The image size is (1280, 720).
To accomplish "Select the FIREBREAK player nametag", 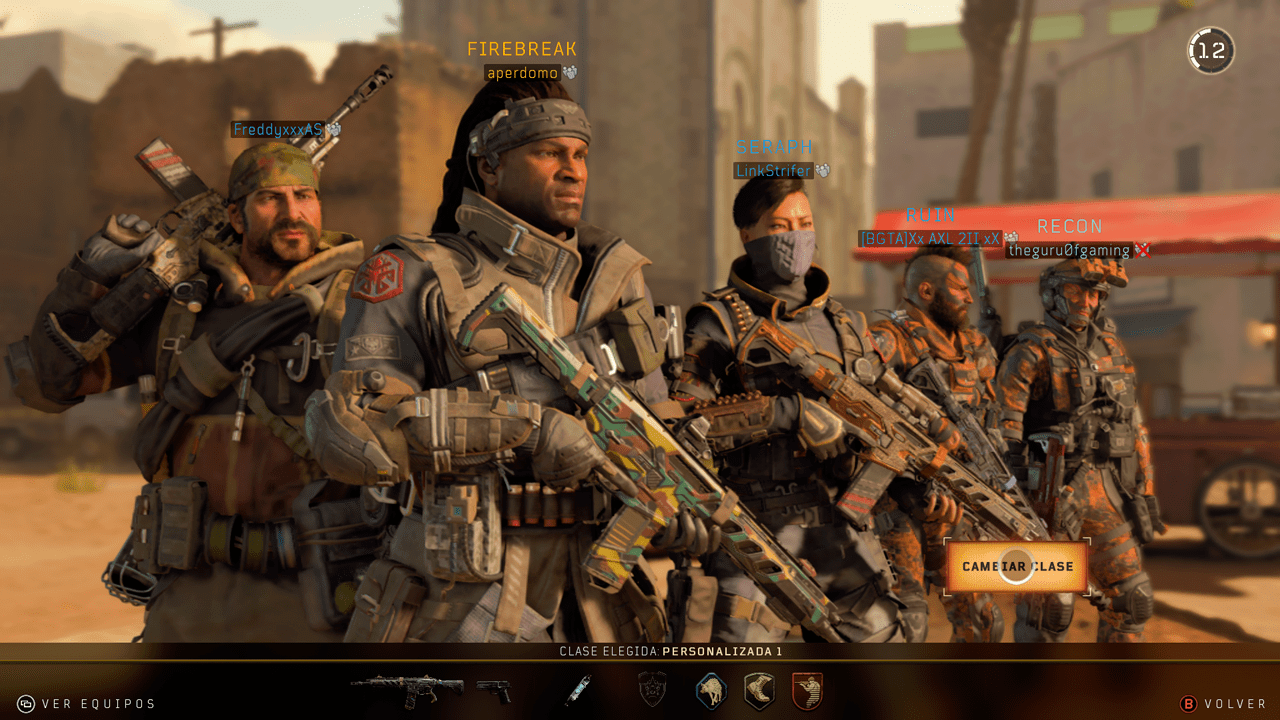I will point(523,48).
